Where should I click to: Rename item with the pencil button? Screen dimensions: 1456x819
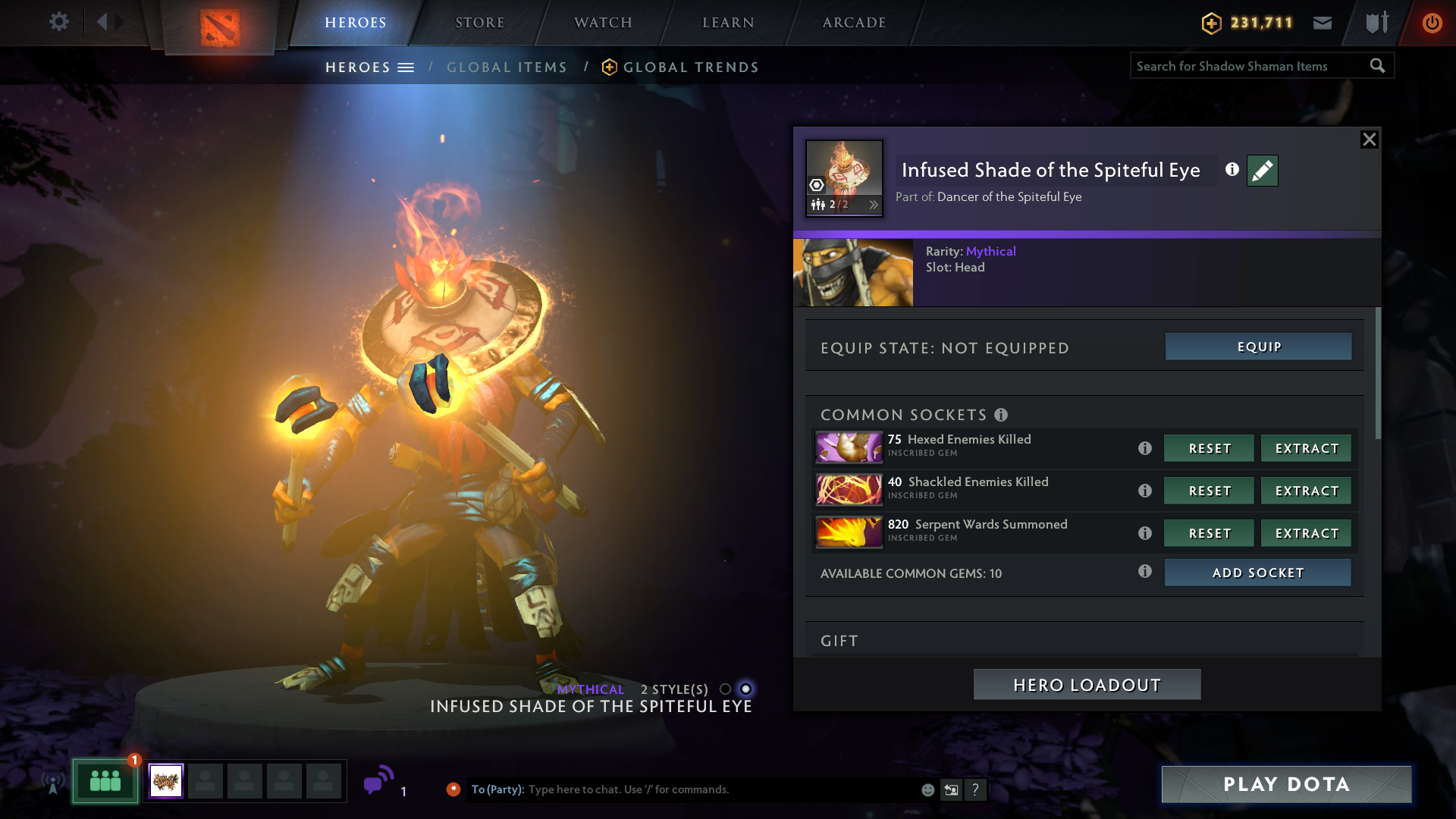[x=1262, y=171]
